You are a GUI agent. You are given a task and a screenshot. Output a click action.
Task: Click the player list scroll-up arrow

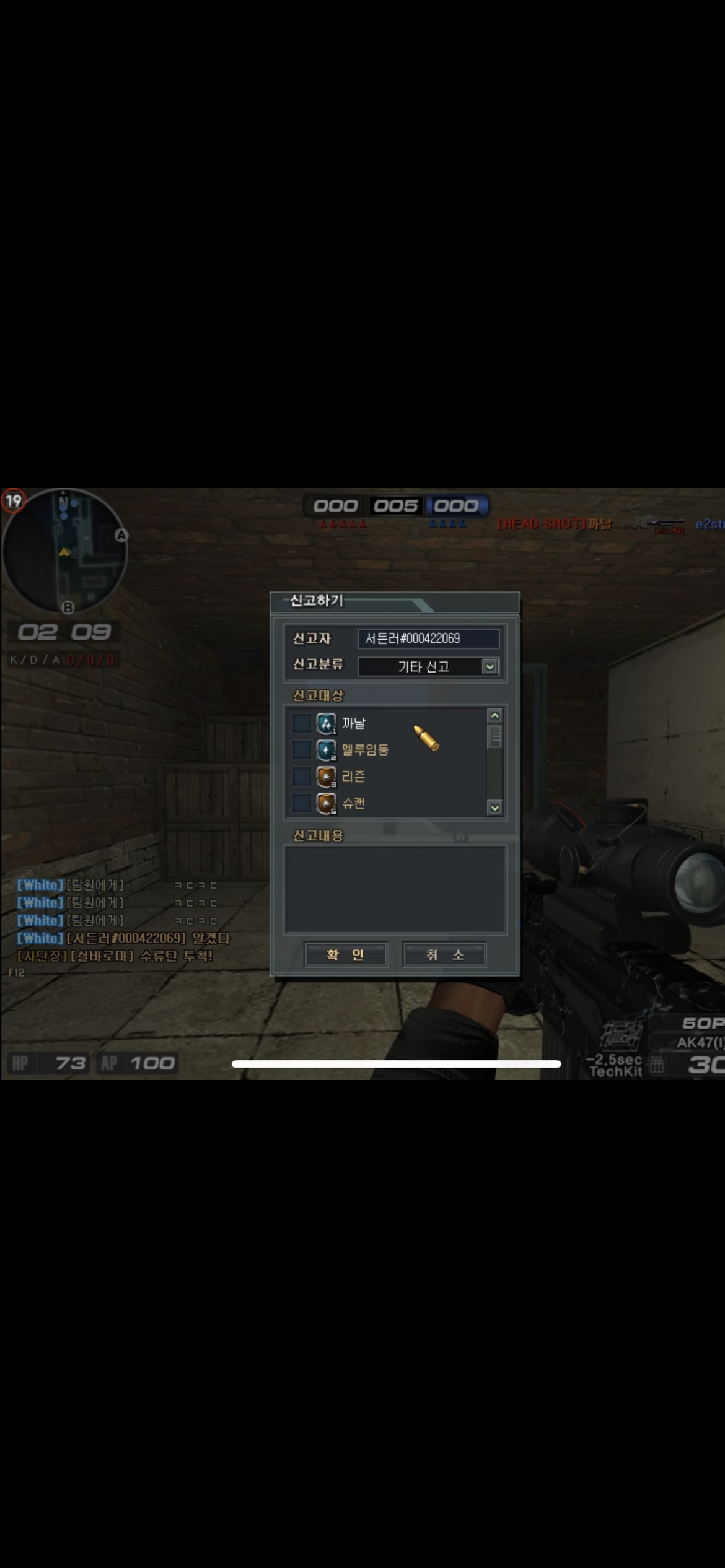494,716
